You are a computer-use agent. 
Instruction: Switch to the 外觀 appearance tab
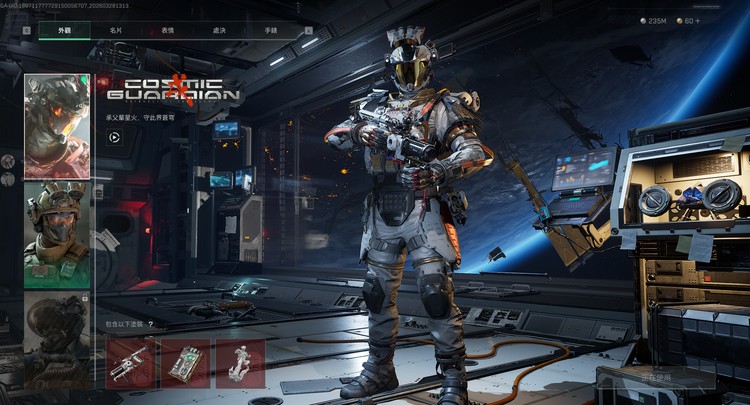64,31
